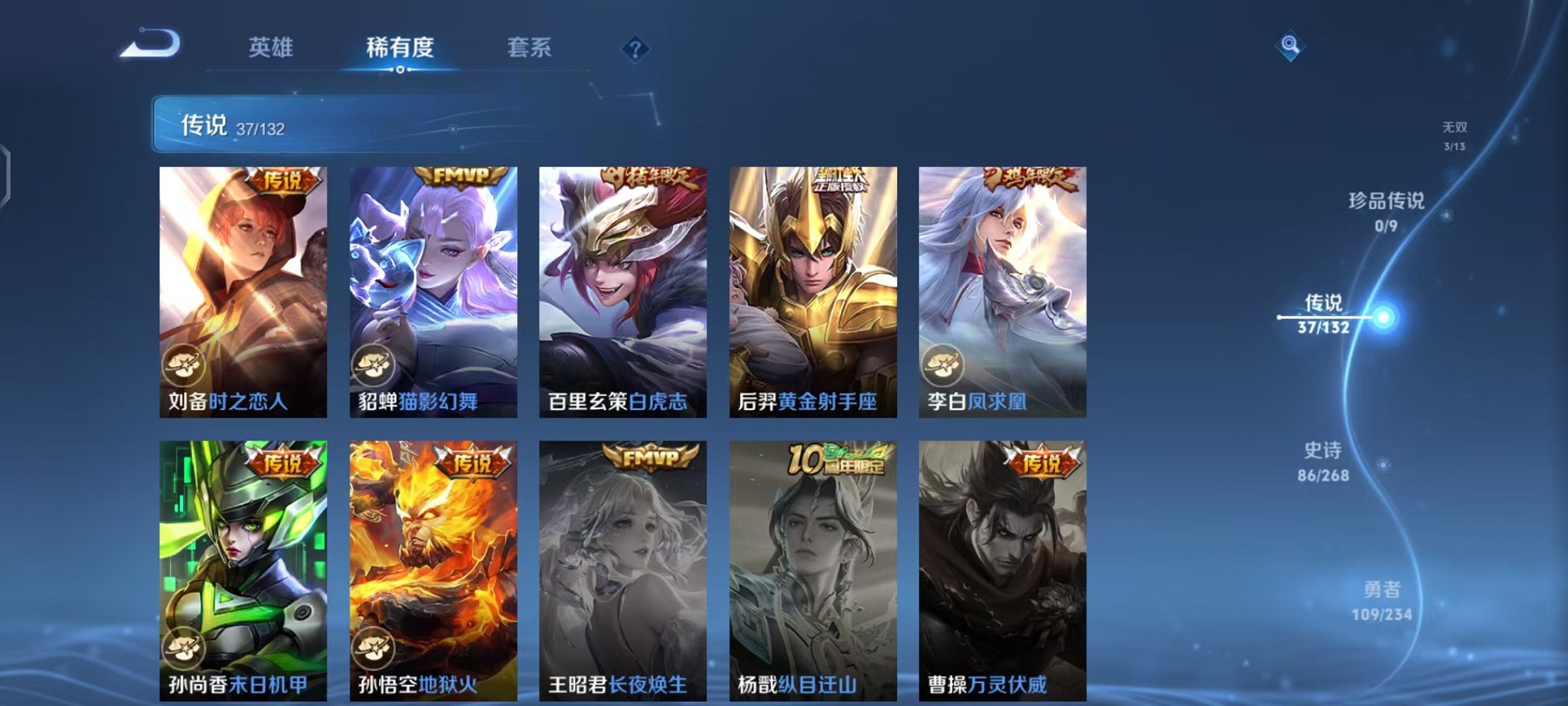Click the 稀有度 tab indicator dot
This screenshot has width=1568, height=706.
400,70
